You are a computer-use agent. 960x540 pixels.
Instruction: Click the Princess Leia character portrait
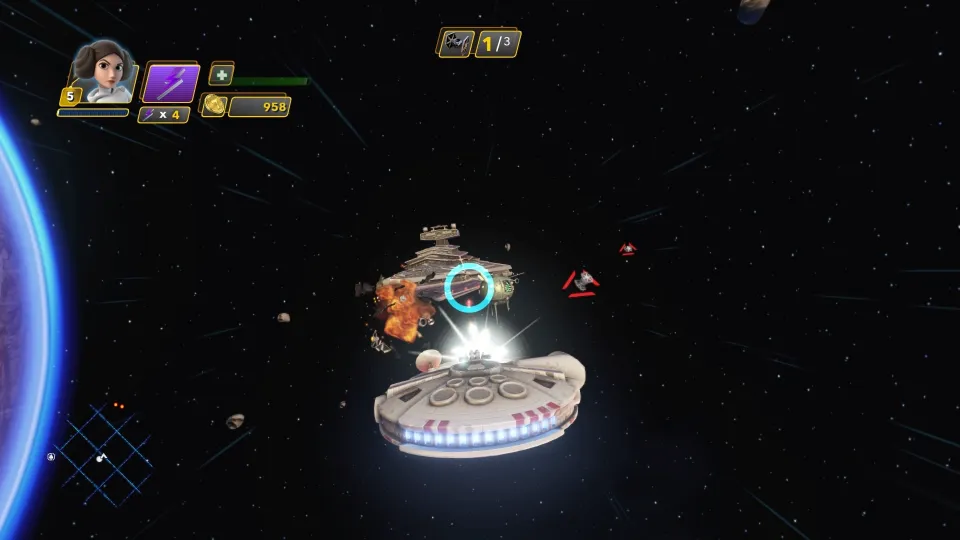102,72
